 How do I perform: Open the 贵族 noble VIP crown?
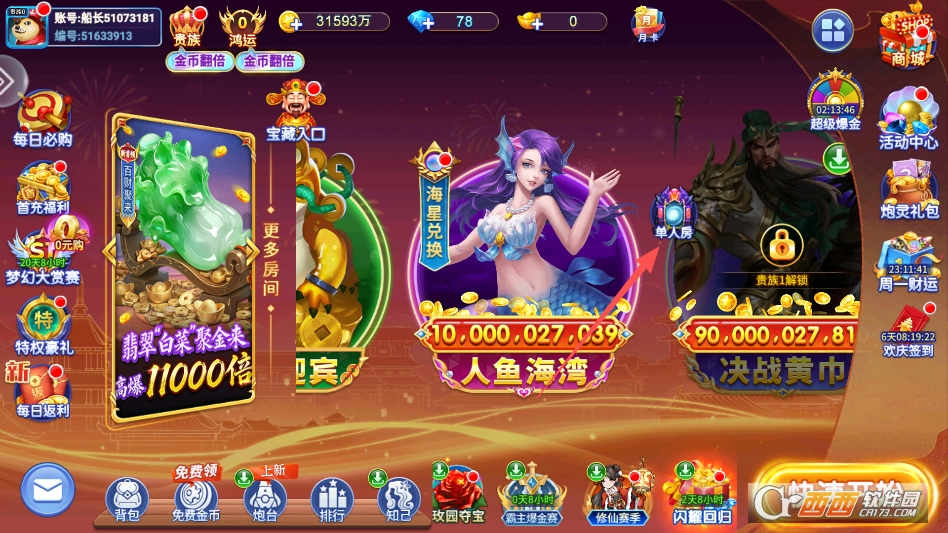pyautogui.click(x=187, y=25)
